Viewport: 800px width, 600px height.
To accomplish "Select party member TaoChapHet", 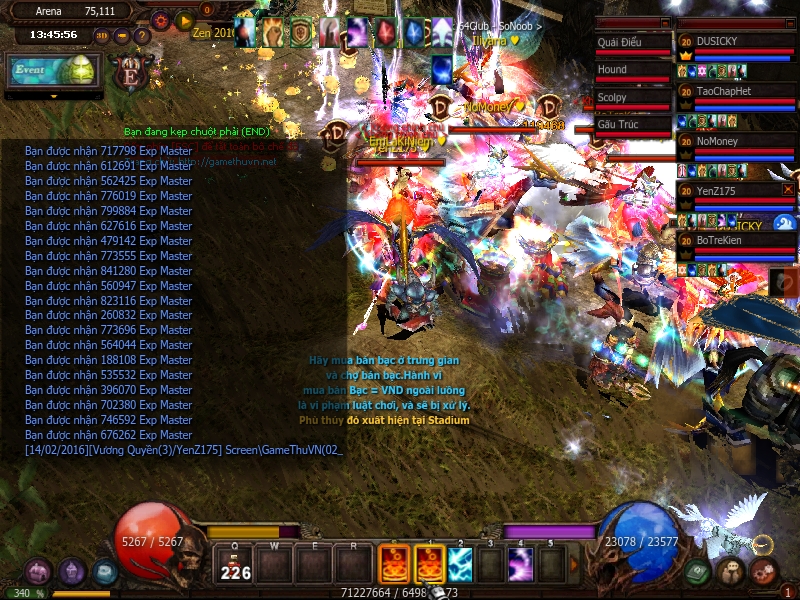I will (735, 91).
